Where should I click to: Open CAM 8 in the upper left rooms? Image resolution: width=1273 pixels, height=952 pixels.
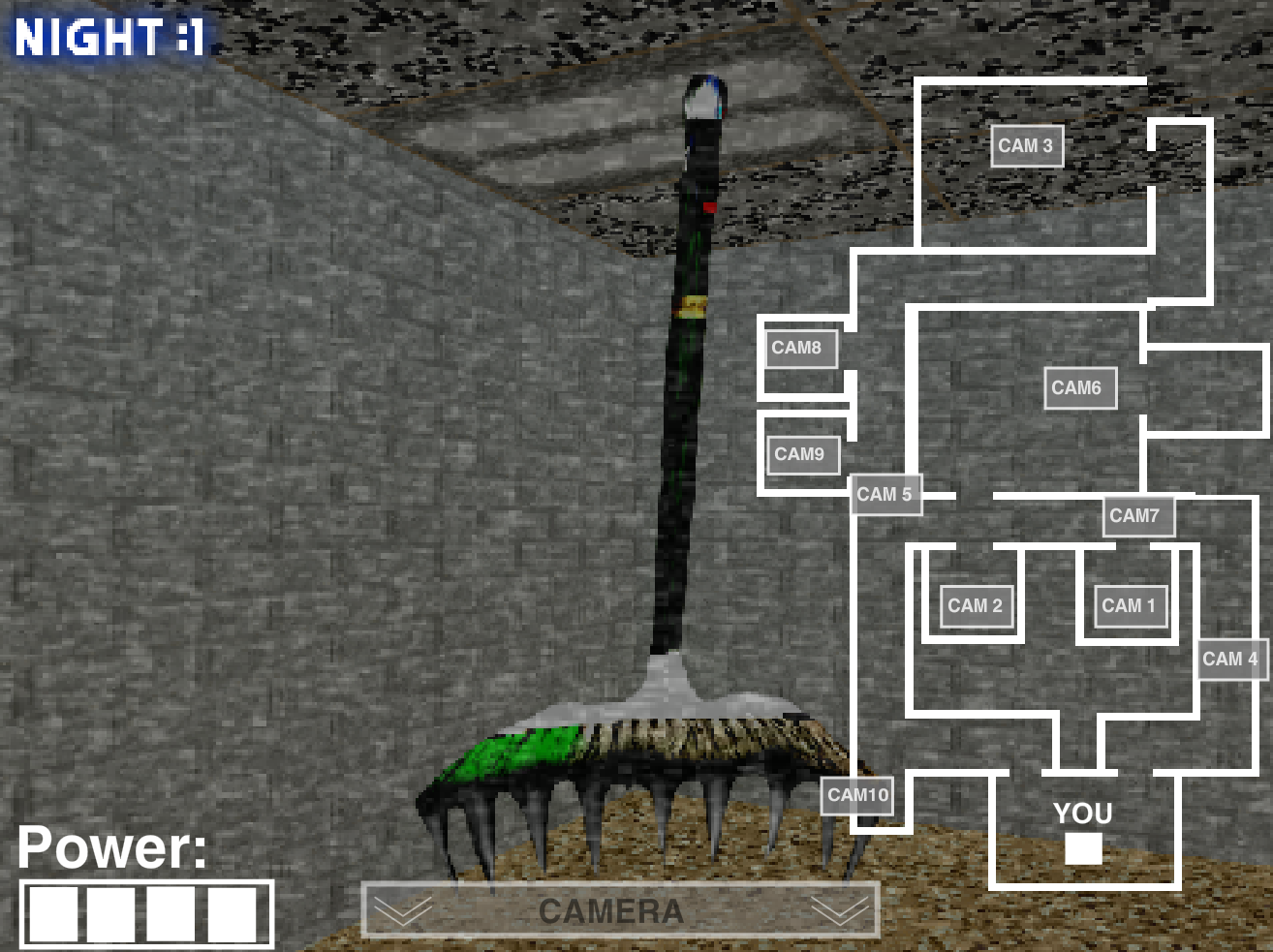point(801,349)
